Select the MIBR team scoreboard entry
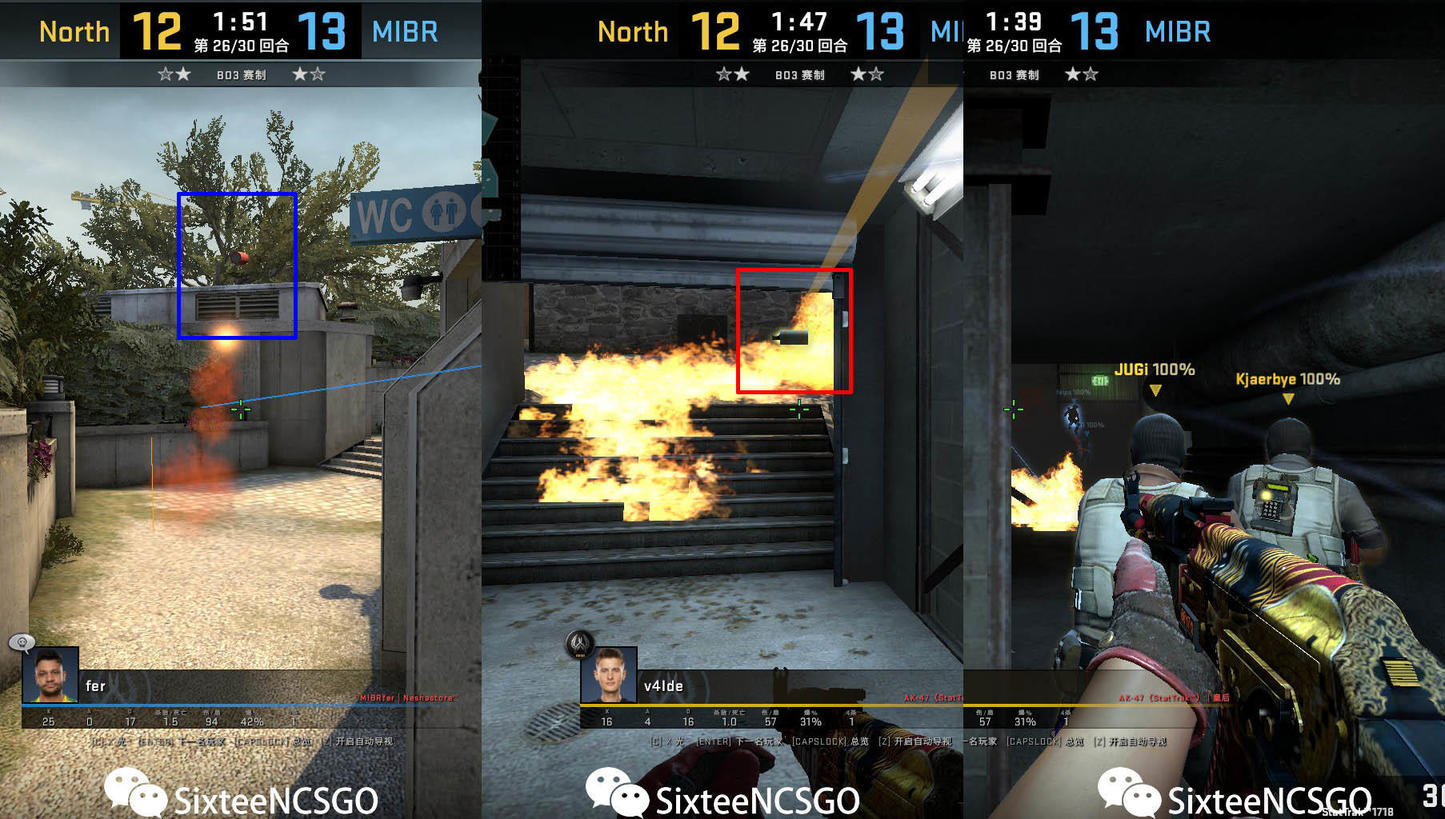 pyautogui.click(x=404, y=31)
